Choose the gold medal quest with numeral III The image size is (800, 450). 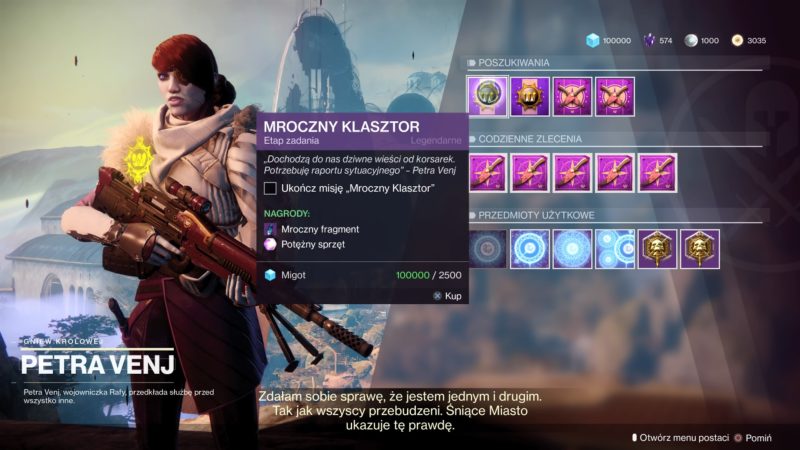click(x=530, y=96)
